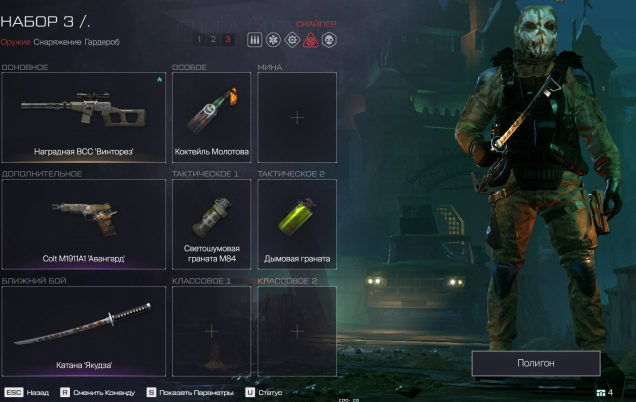This screenshot has height=402, width=636.
Task: Select the medic class icon
Action: click(273, 39)
